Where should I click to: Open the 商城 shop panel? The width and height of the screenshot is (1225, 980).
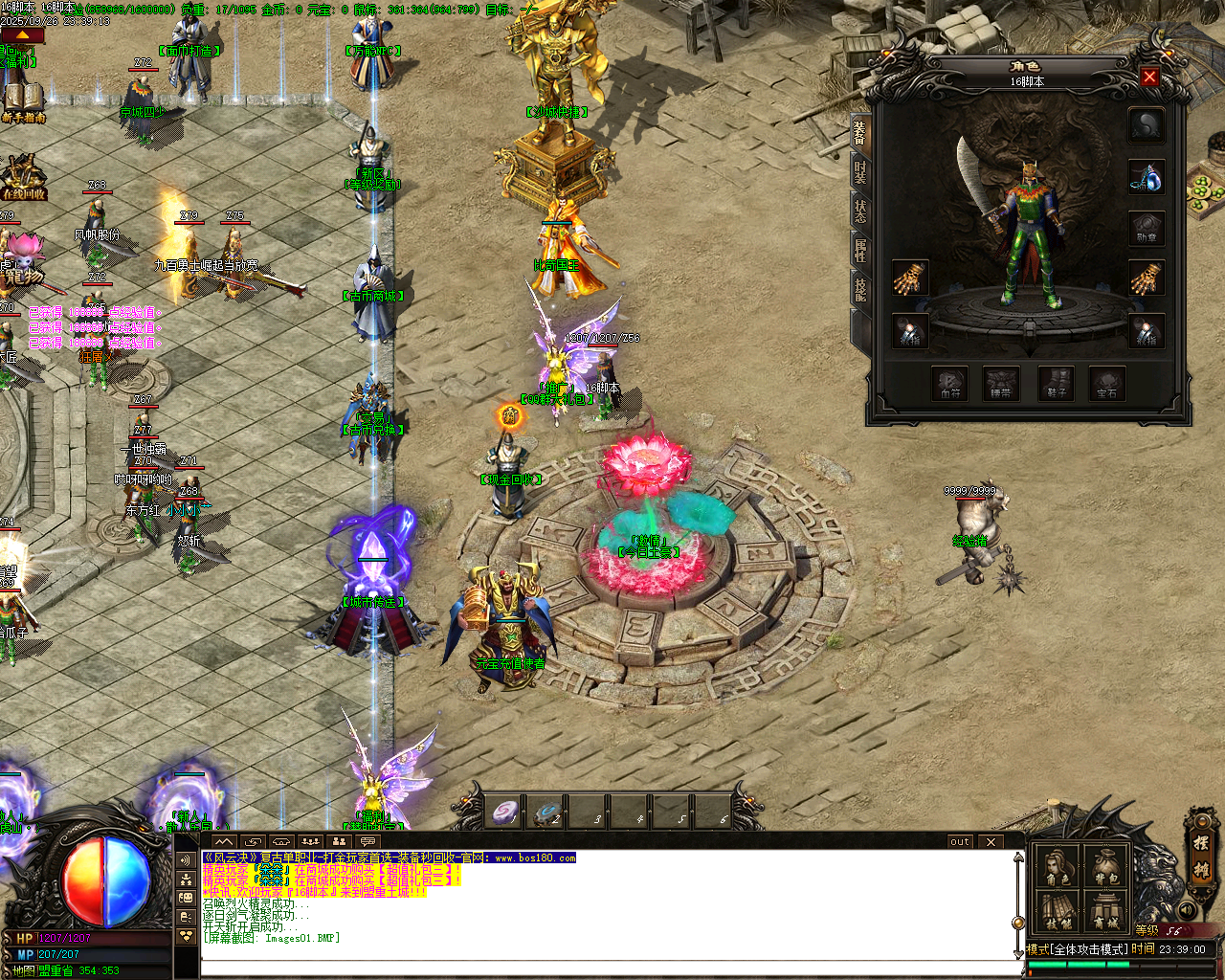[x=1106, y=910]
